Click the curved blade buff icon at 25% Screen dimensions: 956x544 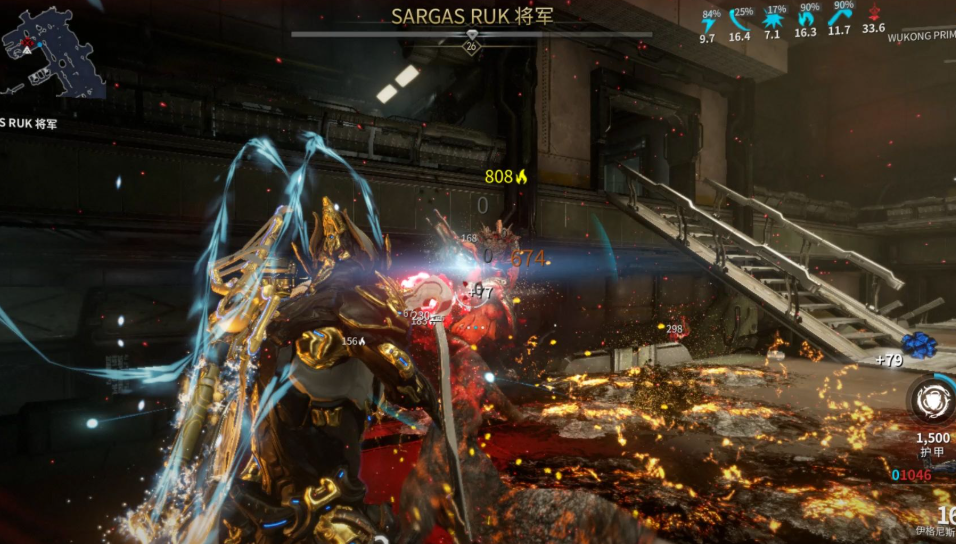point(740,19)
